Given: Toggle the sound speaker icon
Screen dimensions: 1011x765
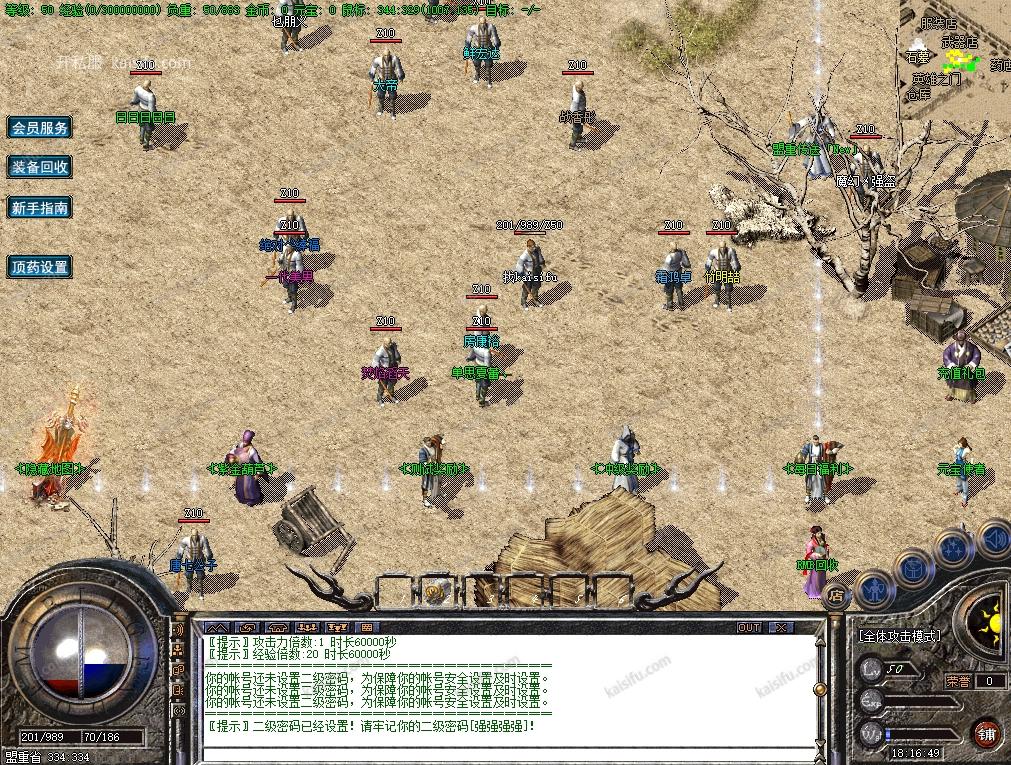Looking at the screenshot, I should [x=993, y=539].
